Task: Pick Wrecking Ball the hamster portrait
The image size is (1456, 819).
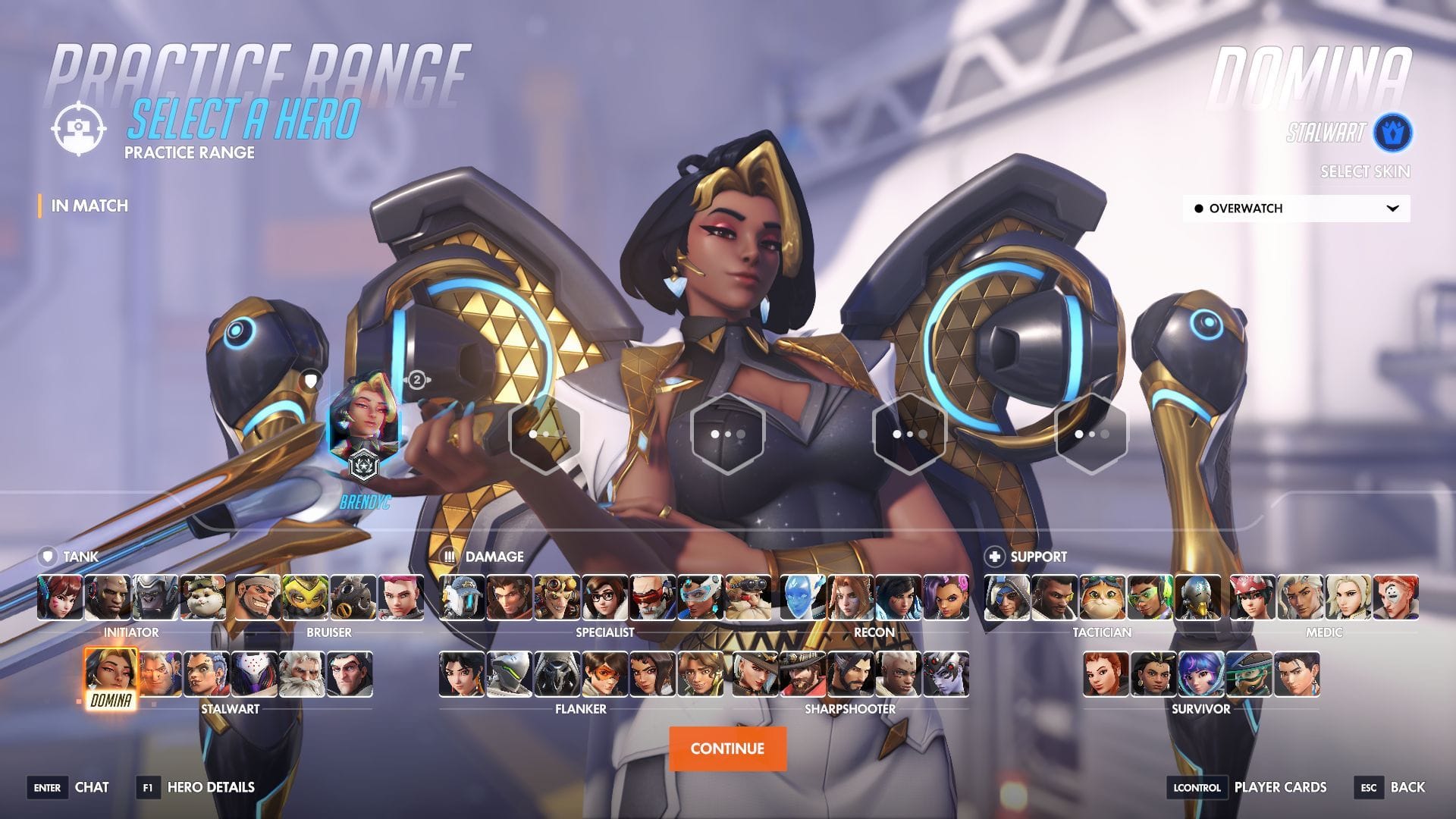Action: pyautogui.click(x=202, y=598)
